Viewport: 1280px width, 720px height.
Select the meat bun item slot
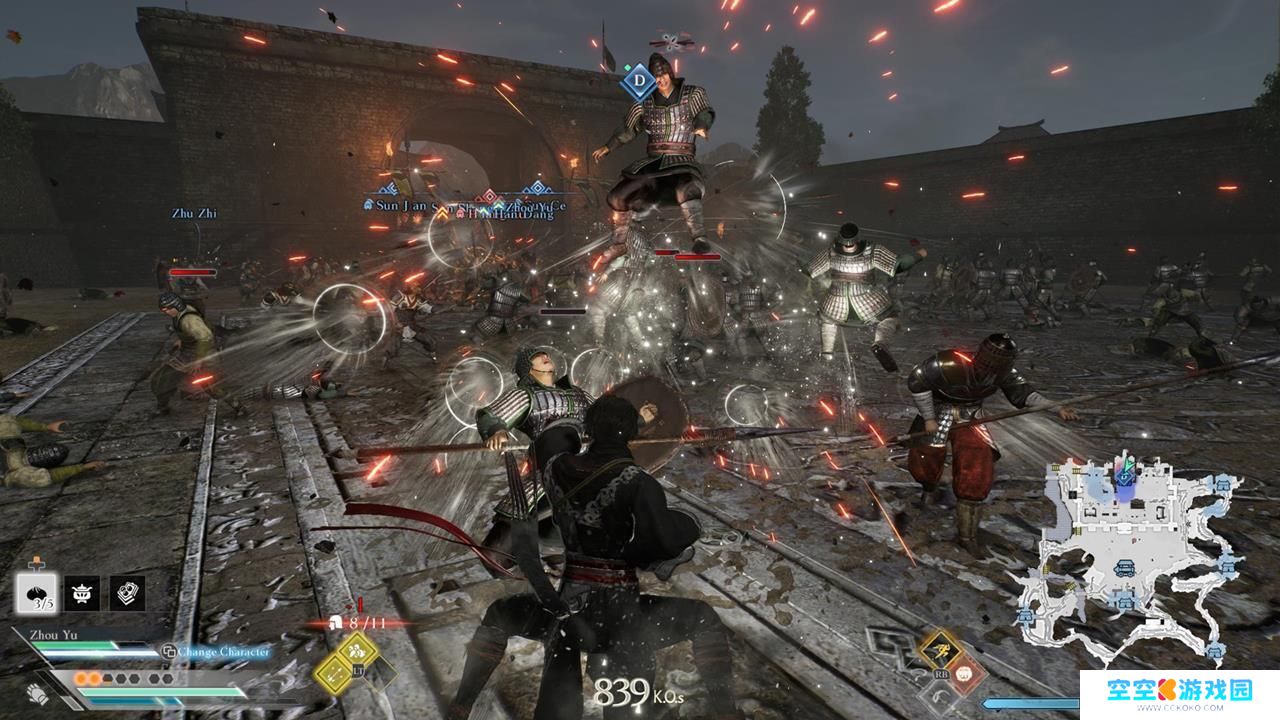[x=40, y=594]
